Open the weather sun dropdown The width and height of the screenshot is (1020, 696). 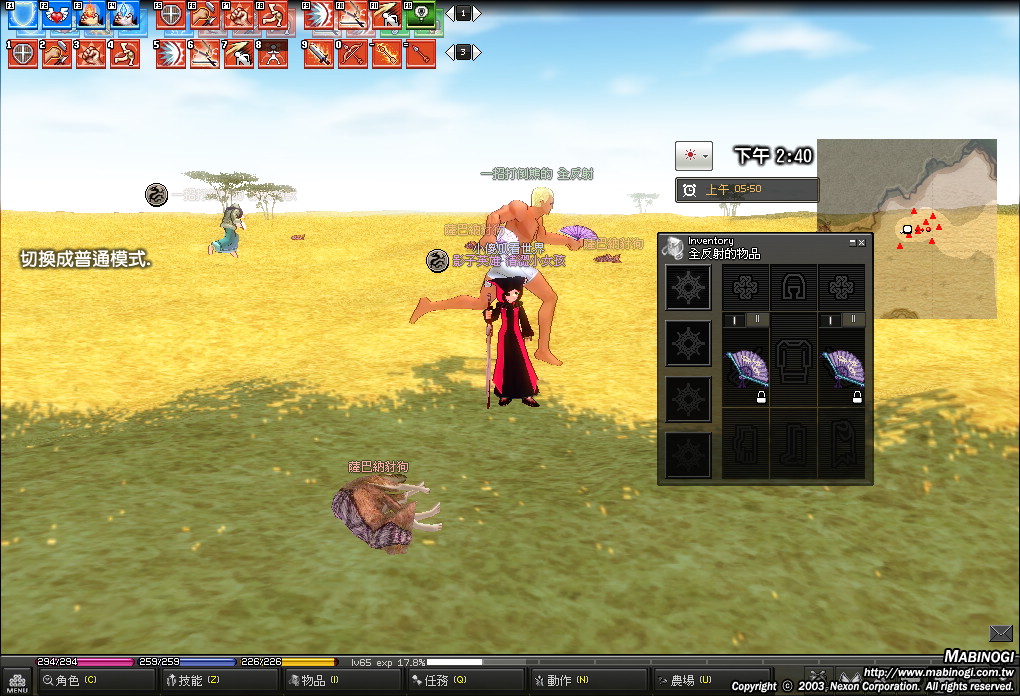(693, 156)
